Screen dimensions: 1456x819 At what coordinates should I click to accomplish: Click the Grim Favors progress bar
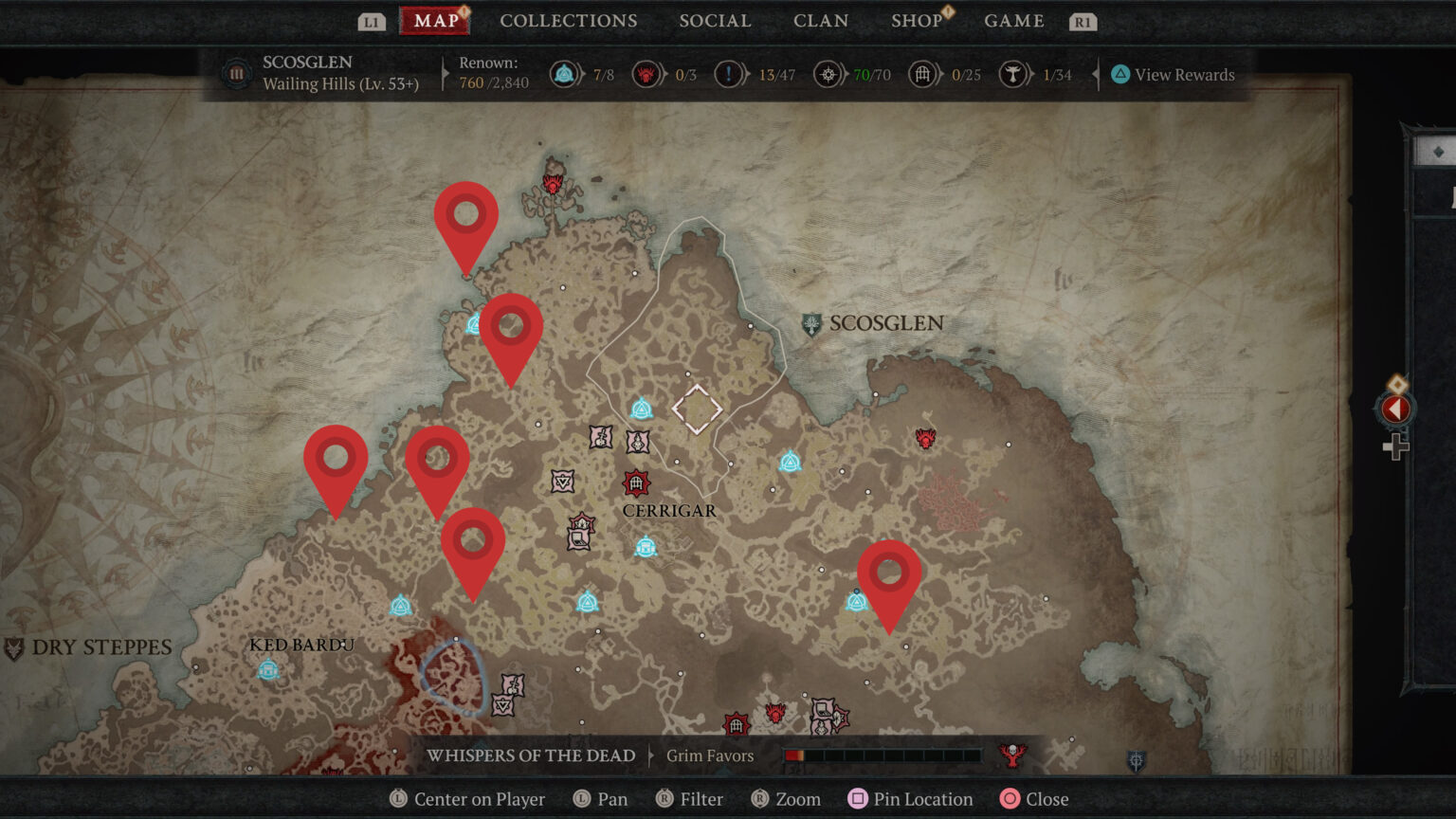[882, 755]
